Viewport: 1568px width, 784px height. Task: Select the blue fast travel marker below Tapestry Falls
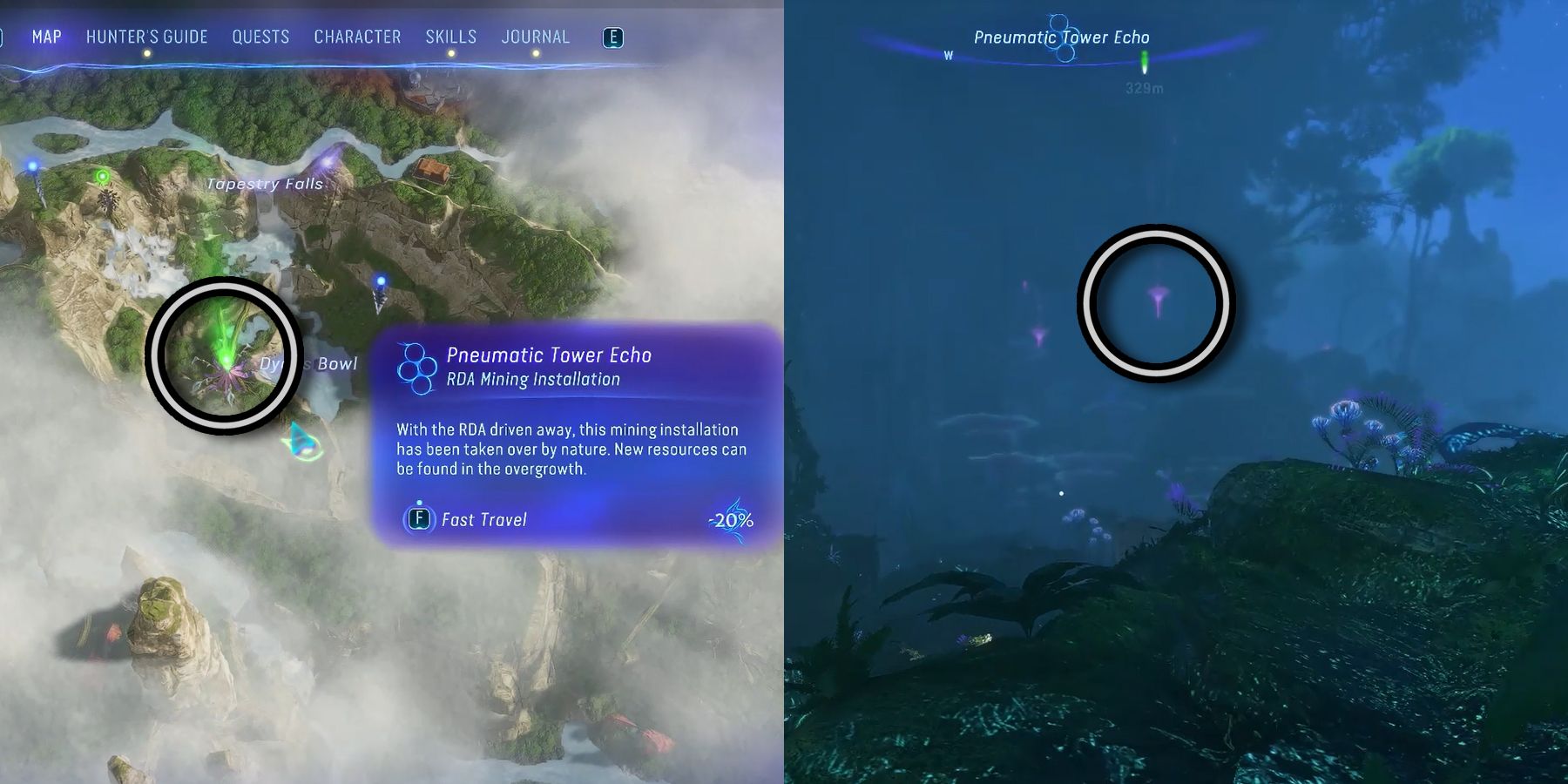[x=381, y=280]
